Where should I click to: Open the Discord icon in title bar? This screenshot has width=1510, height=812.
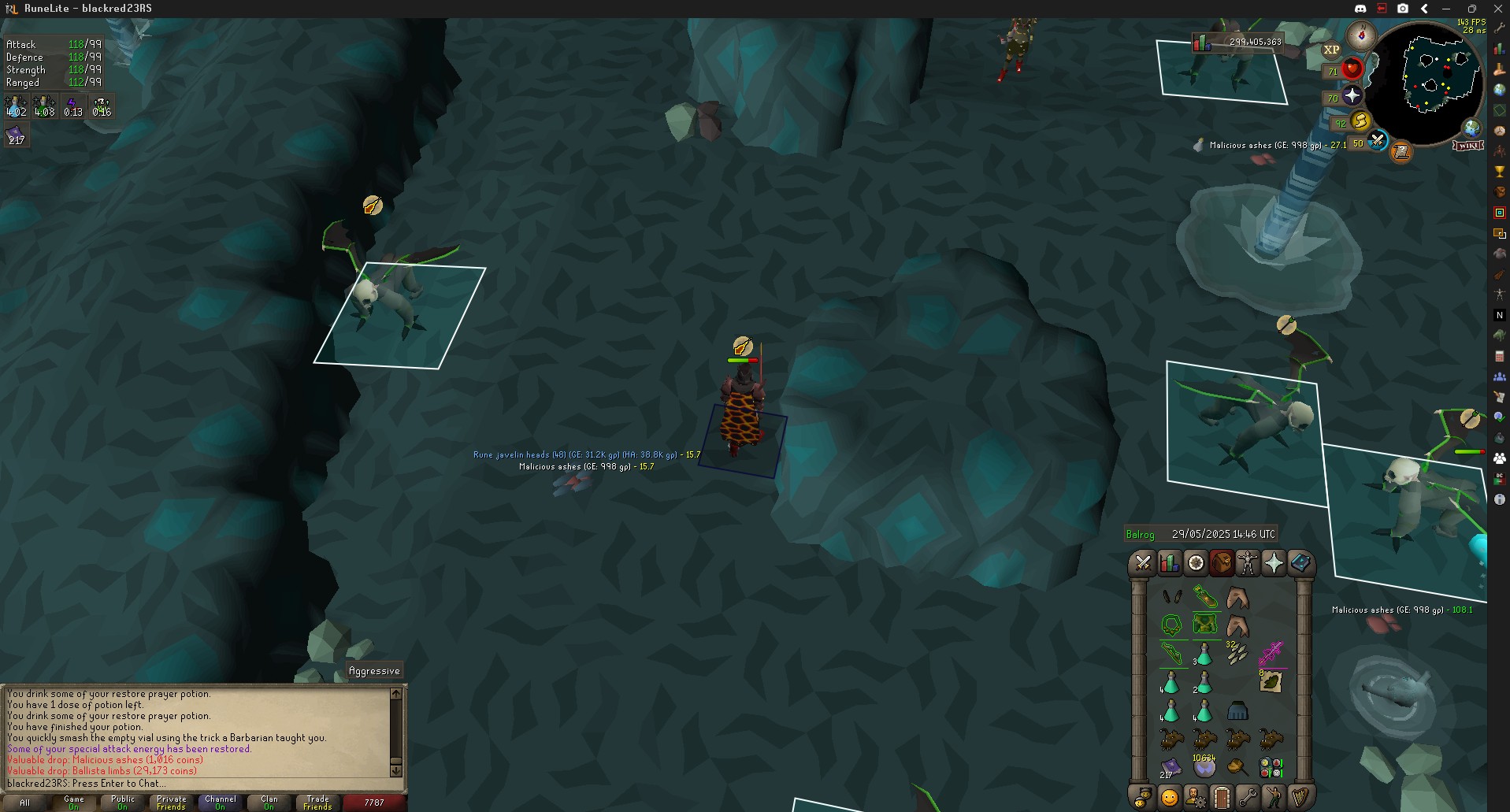point(1360,8)
